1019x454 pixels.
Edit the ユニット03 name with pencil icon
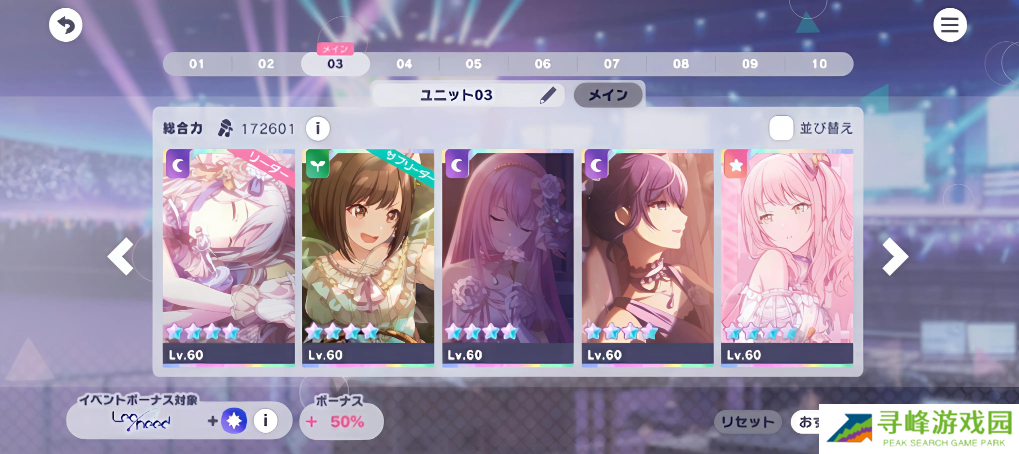pyautogui.click(x=547, y=96)
